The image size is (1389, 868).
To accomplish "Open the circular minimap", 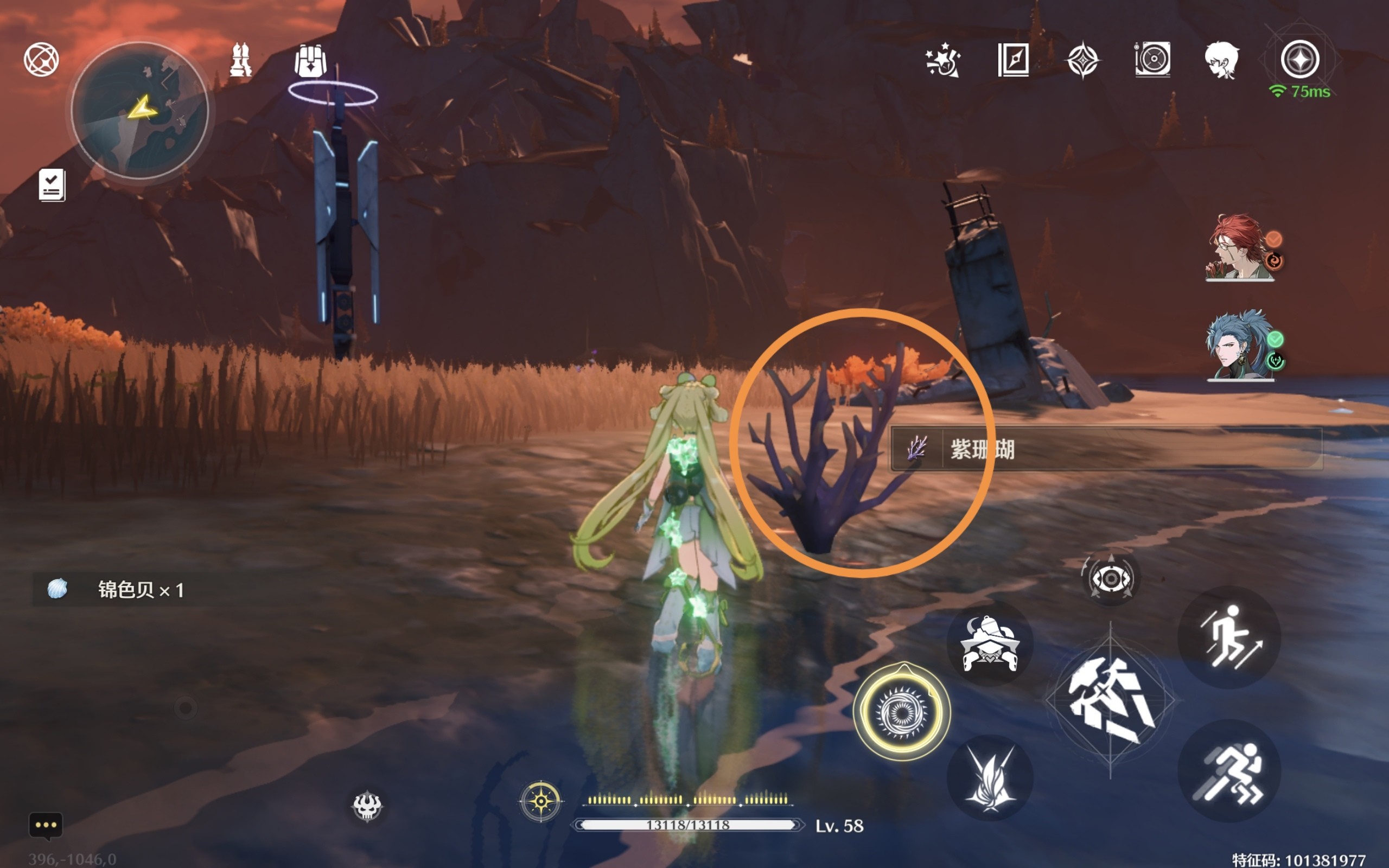I will point(139,110).
